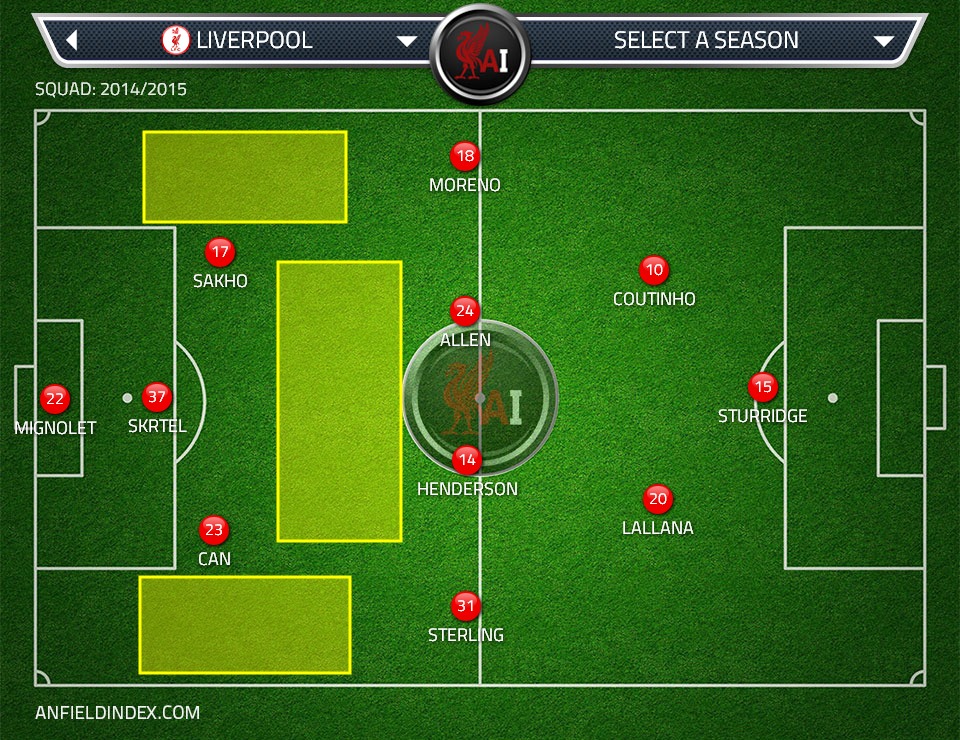The width and height of the screenshot is (960, 740).
Task: Select goalkeeper Mignolet's number 22 marker
Action: [55, 399]
